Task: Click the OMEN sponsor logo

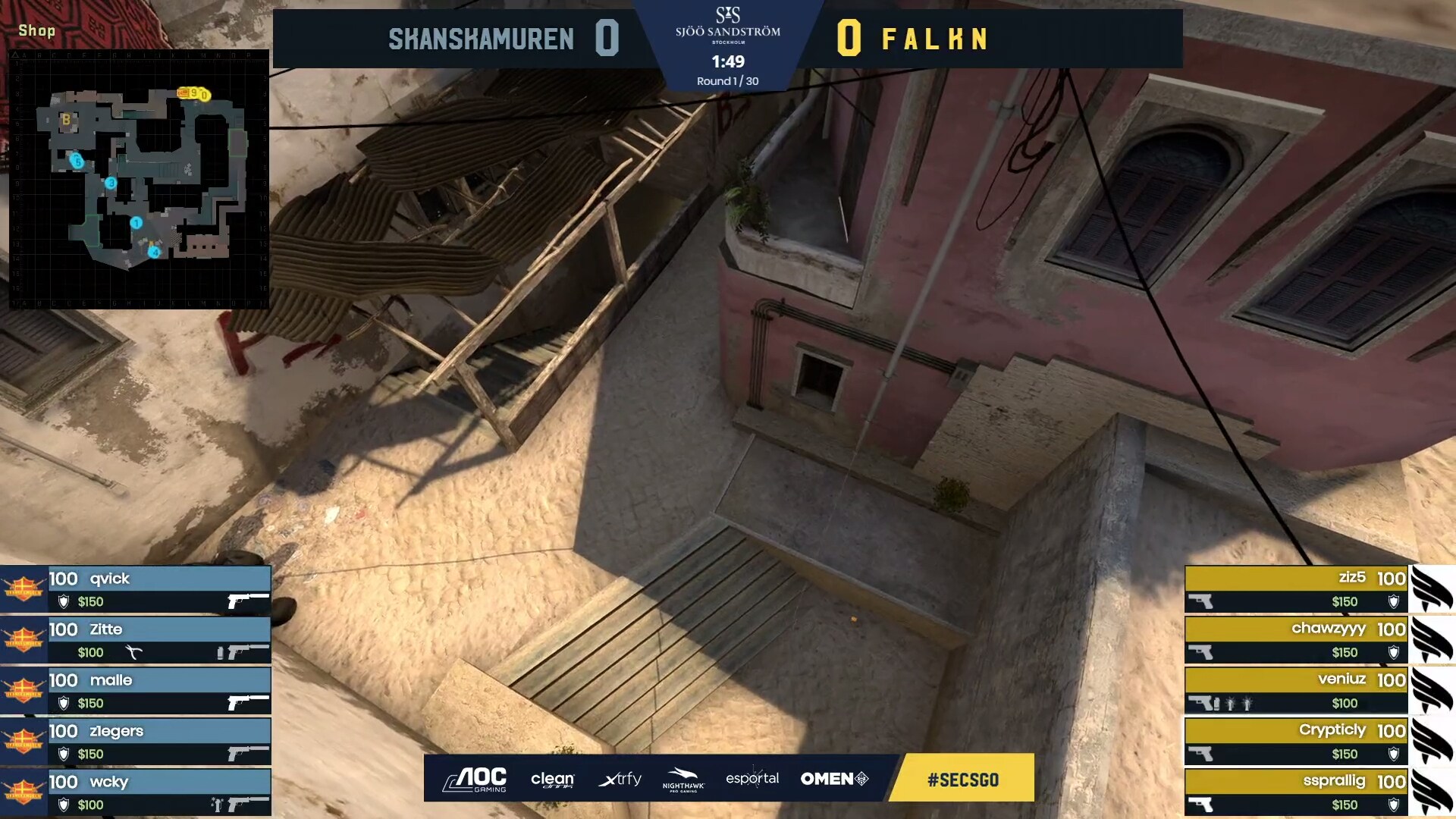Action: 834,779
